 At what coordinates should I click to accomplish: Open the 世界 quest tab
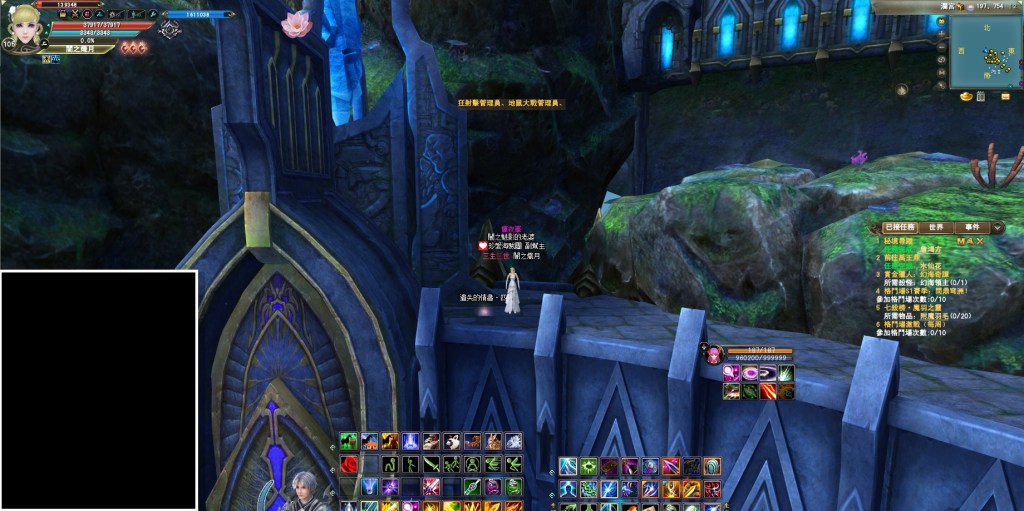point(935,228)
